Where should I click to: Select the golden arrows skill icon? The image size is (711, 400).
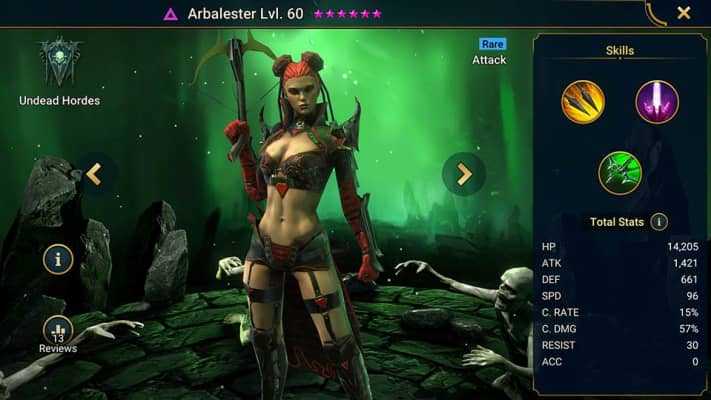[x=583, y=102]
